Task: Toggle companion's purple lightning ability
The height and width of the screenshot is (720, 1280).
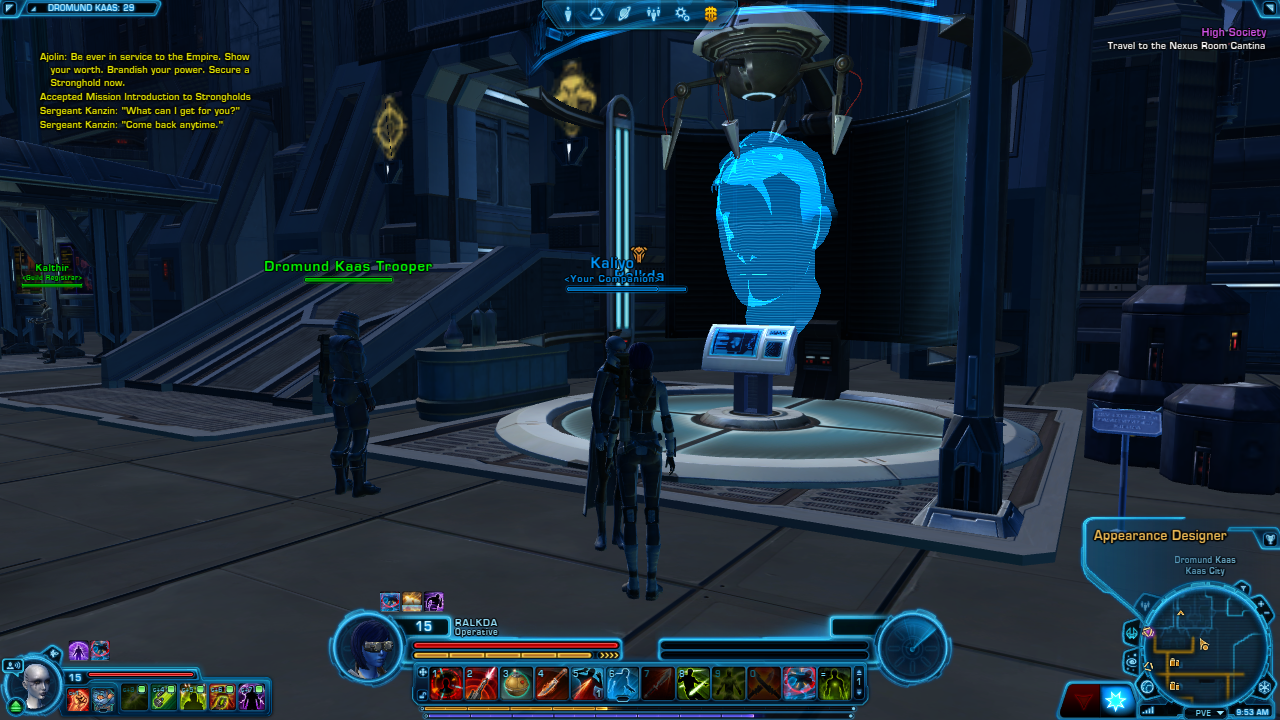Action: coord(251,697)
